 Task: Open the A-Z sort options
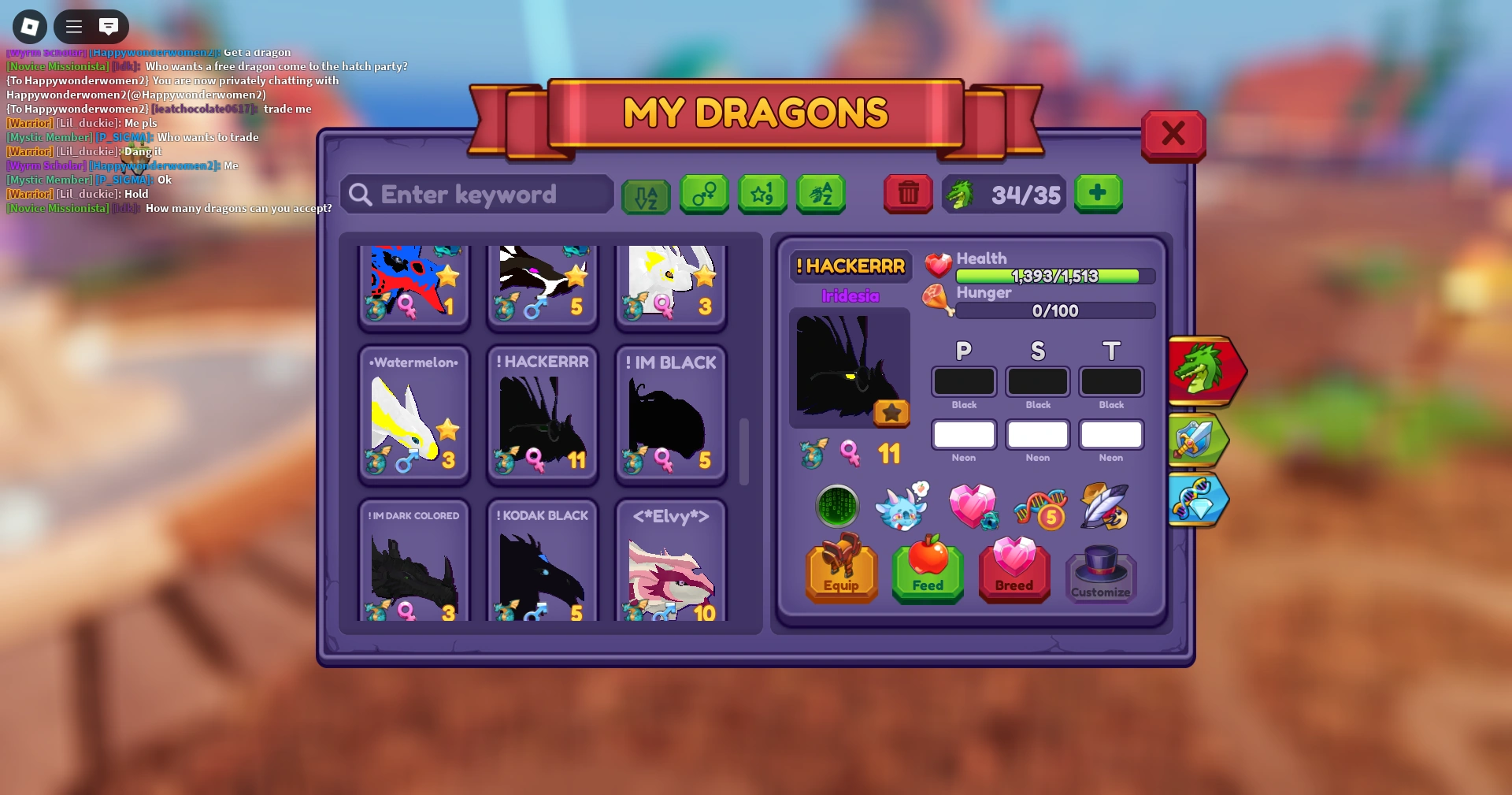coord(646,195)
